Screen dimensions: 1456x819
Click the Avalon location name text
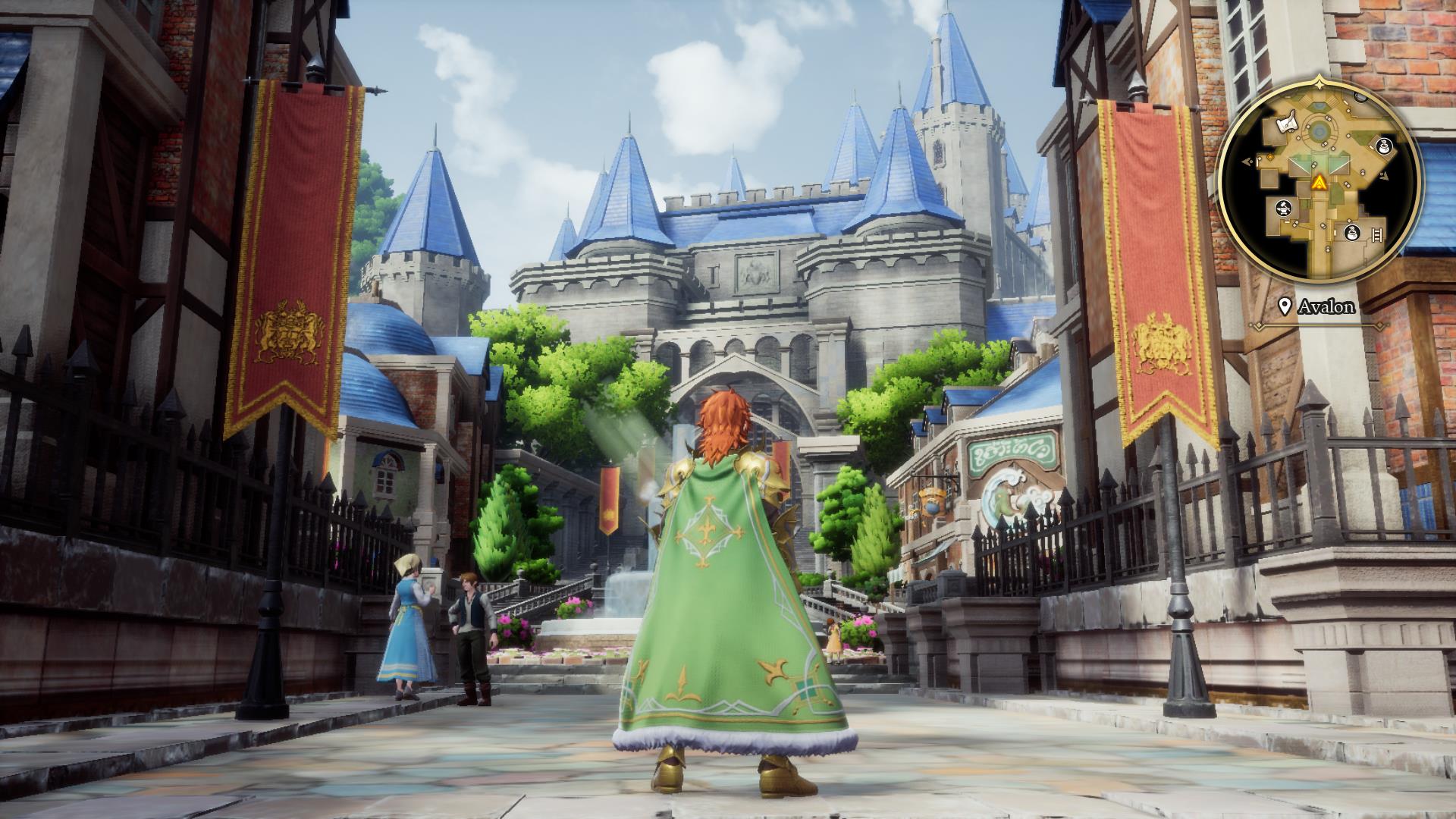point(1327,305)
